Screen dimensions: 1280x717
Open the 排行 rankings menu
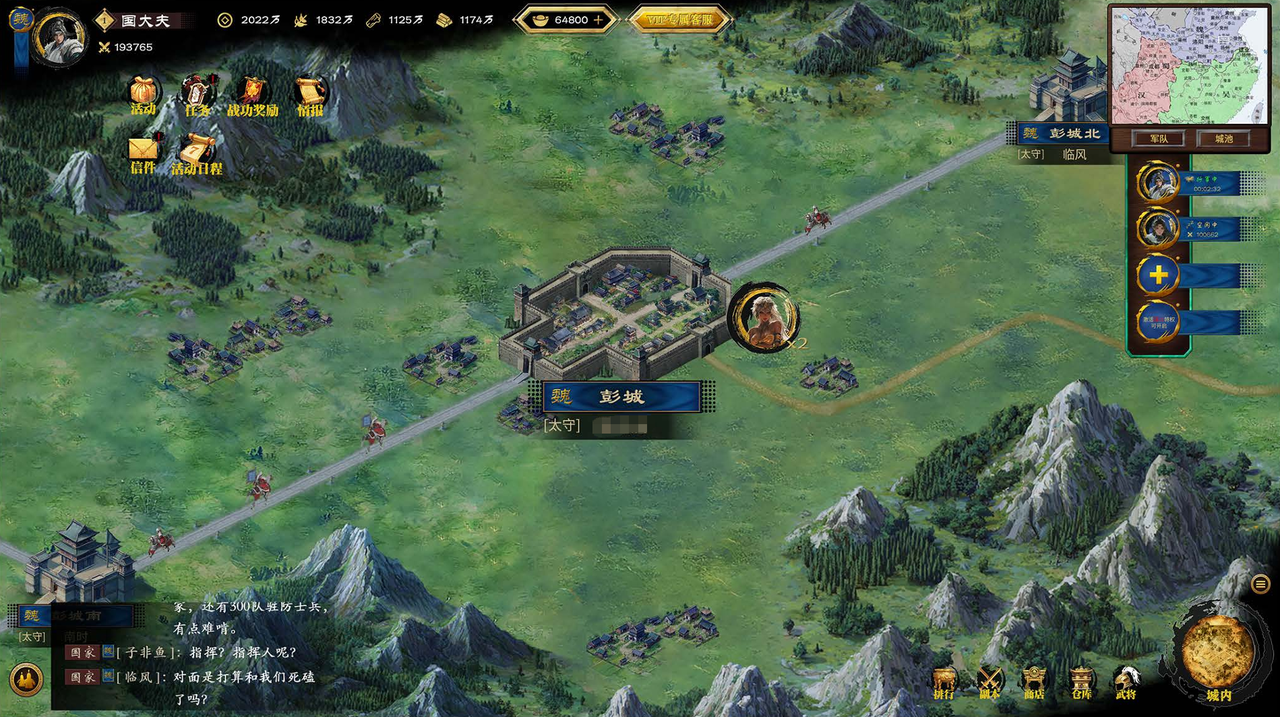click(944, 682)
